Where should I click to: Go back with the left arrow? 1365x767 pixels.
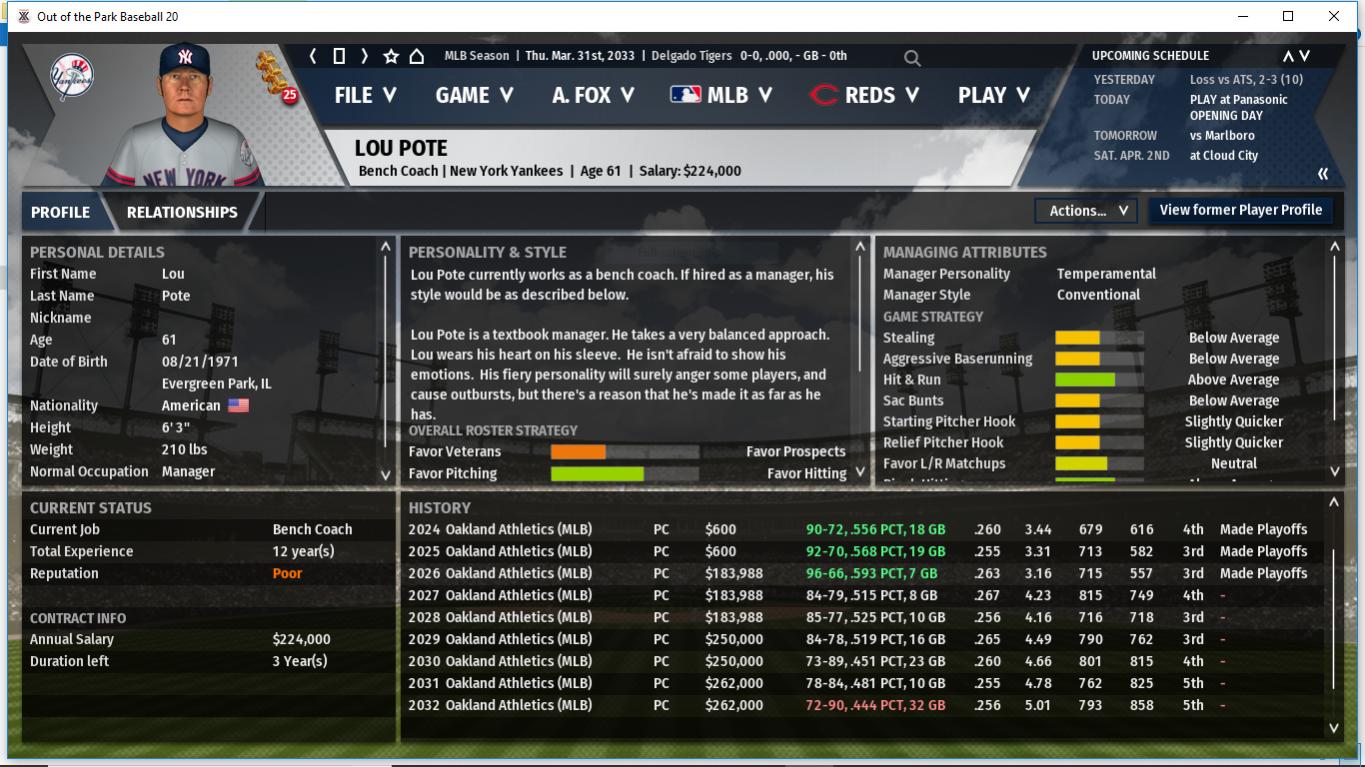point(313,56)
